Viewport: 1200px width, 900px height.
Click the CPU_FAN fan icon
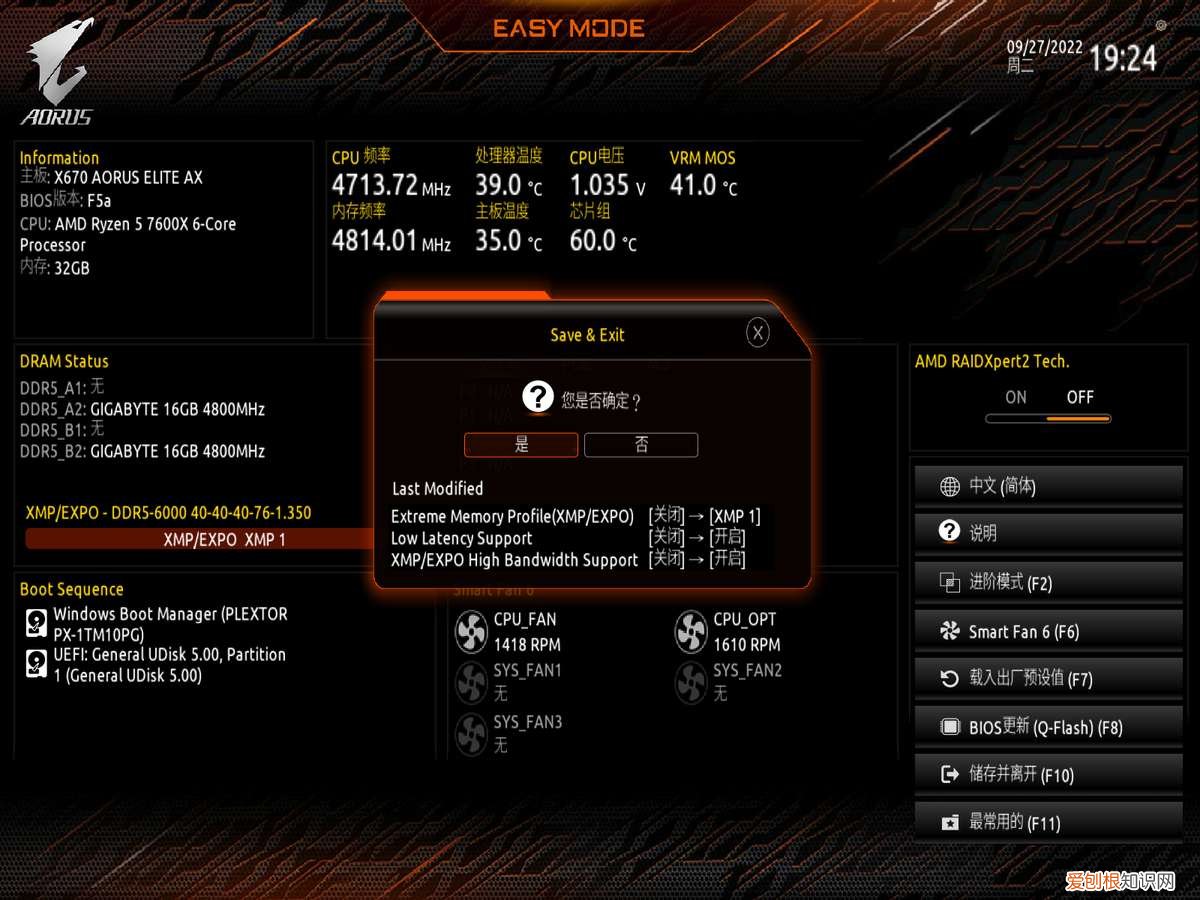(x=471, y=632)
